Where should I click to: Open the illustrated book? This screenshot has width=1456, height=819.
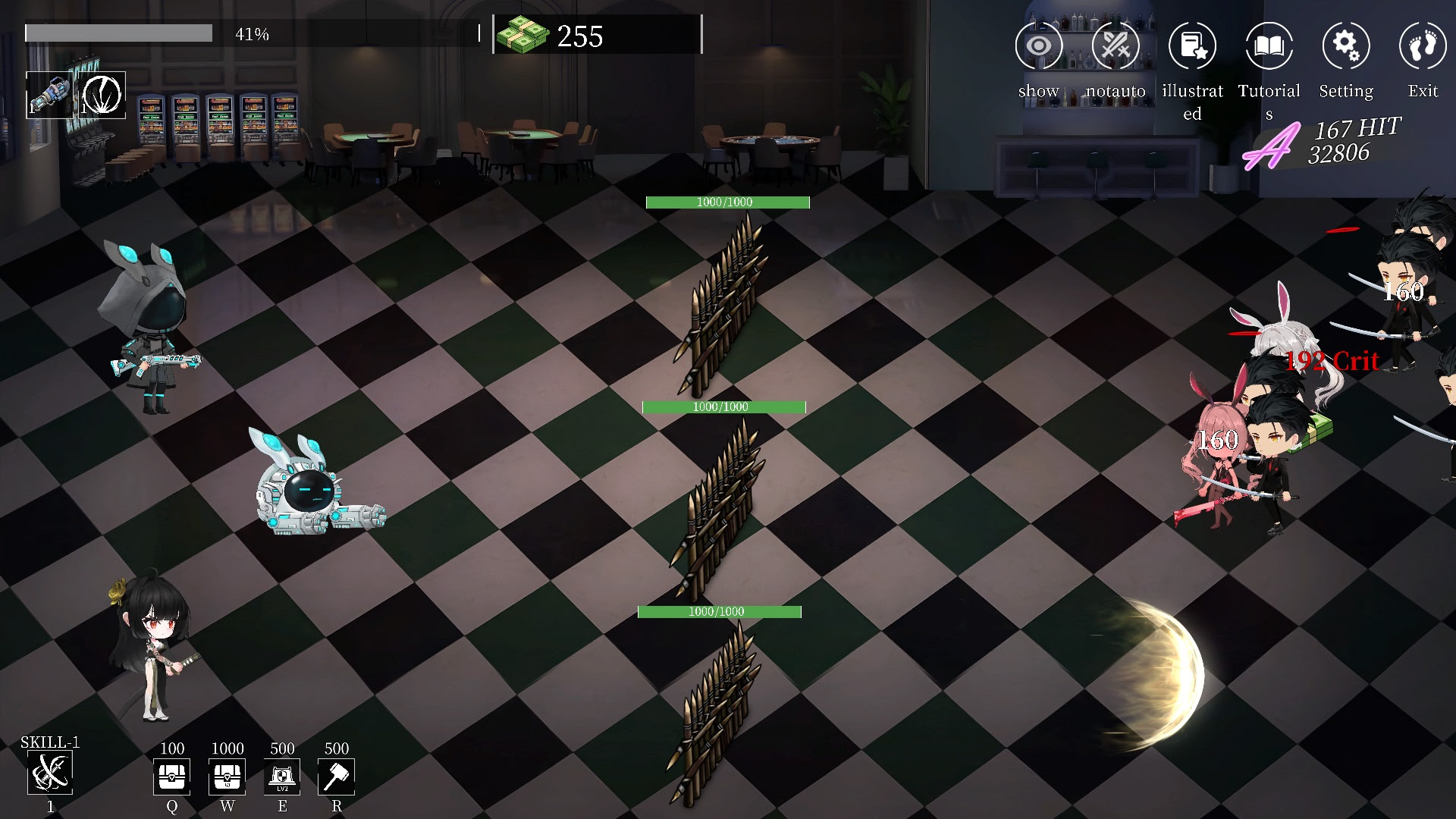pos(1192,46)
